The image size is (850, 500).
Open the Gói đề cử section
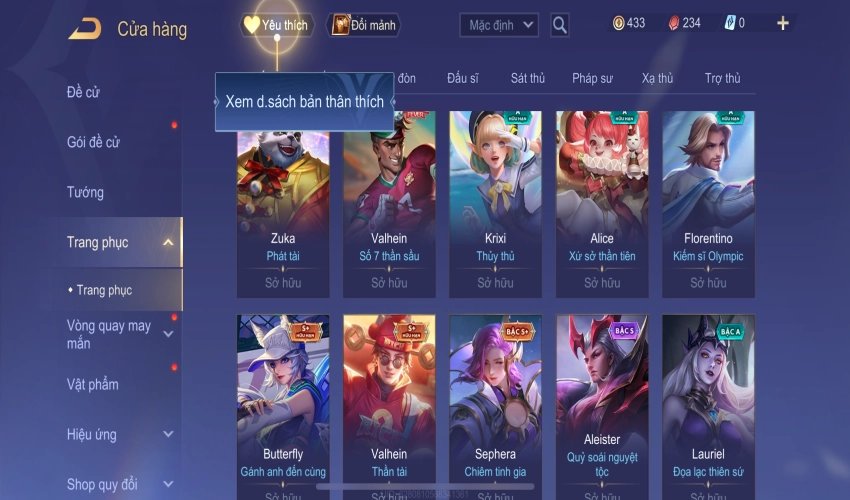[x=93, y=143]
